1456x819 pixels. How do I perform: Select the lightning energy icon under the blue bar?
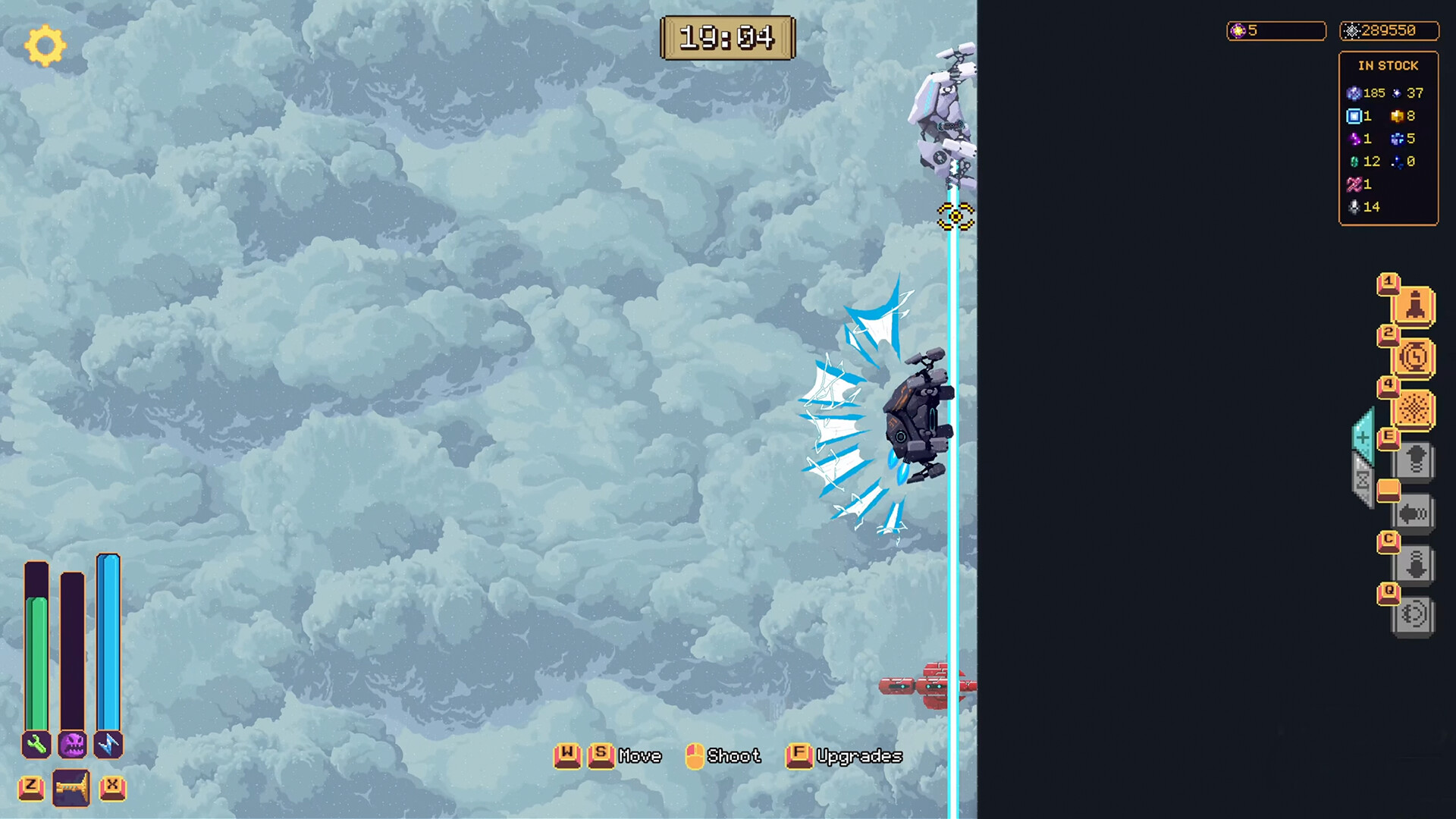coord(108,746)
